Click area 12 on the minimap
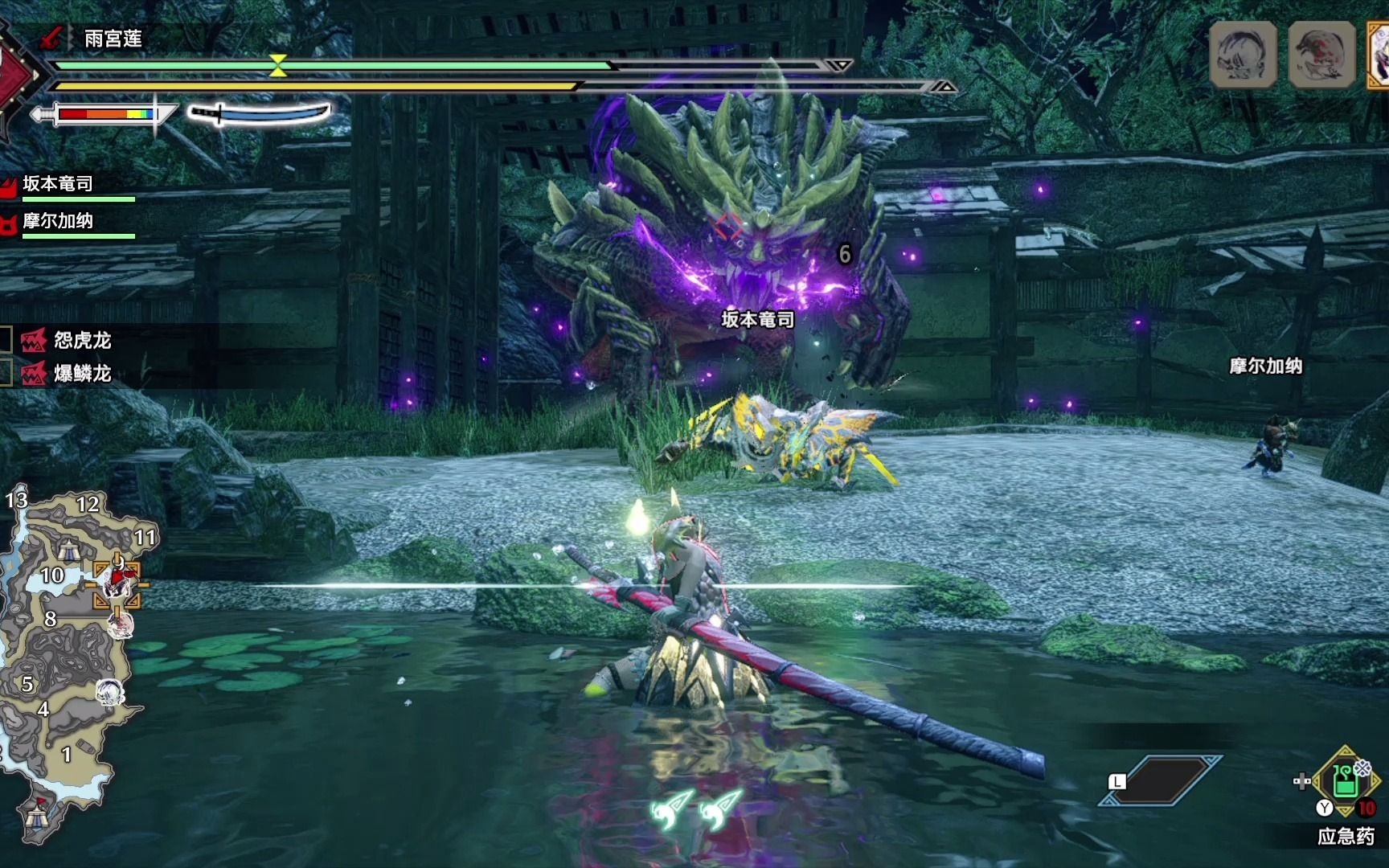1389x868 pixels. click(88, 505)
